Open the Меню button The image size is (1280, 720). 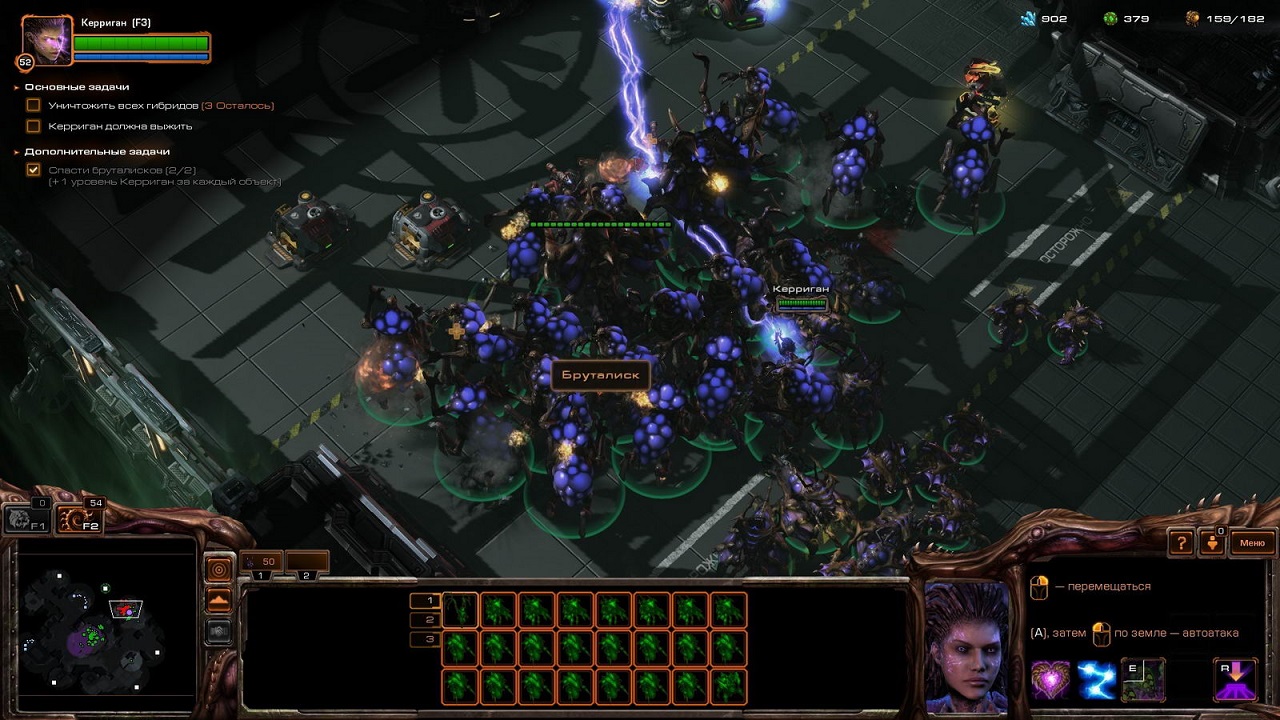coord(1252,543)
